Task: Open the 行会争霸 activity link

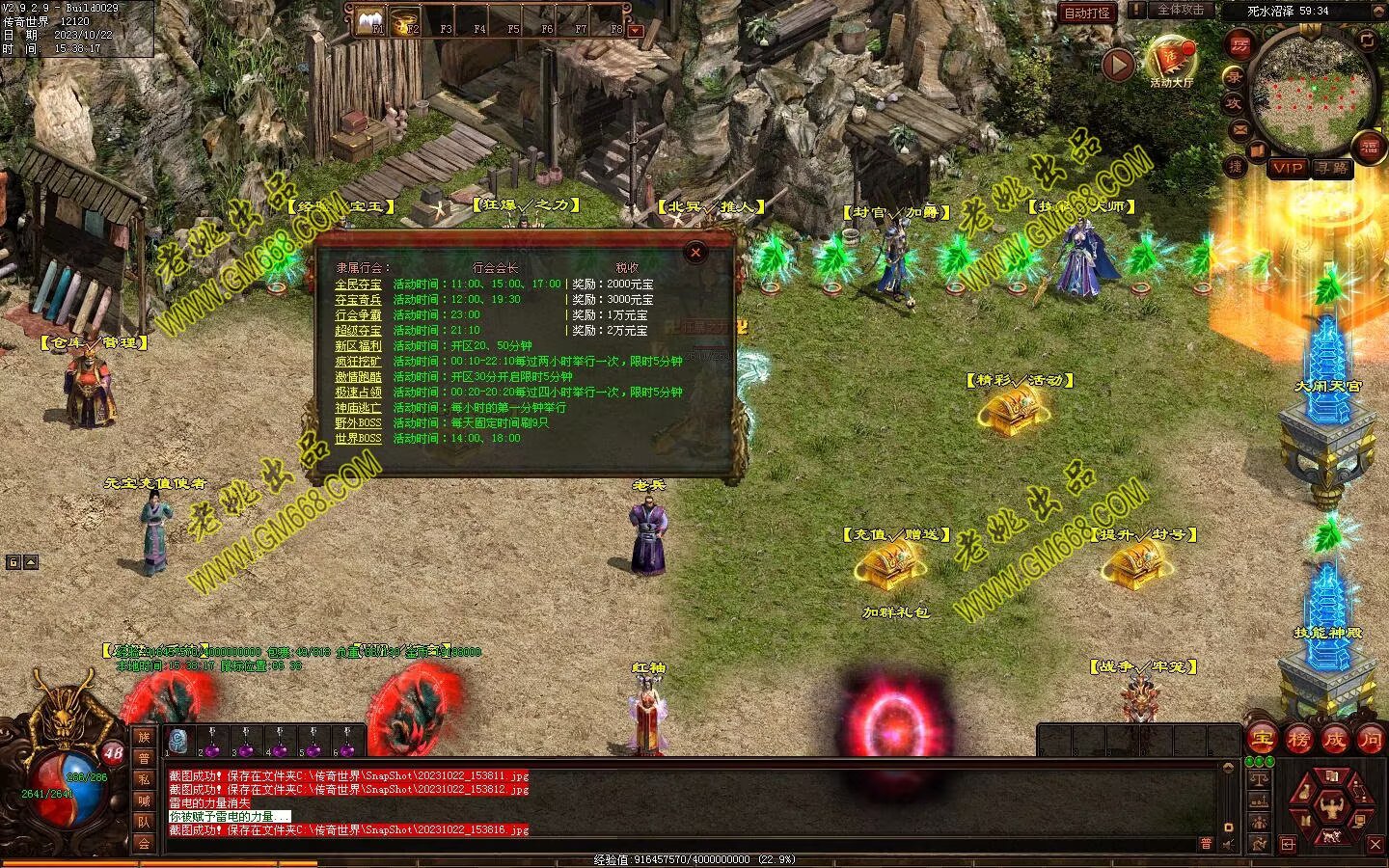Action: pyautogui.click(x=358, y=315)
